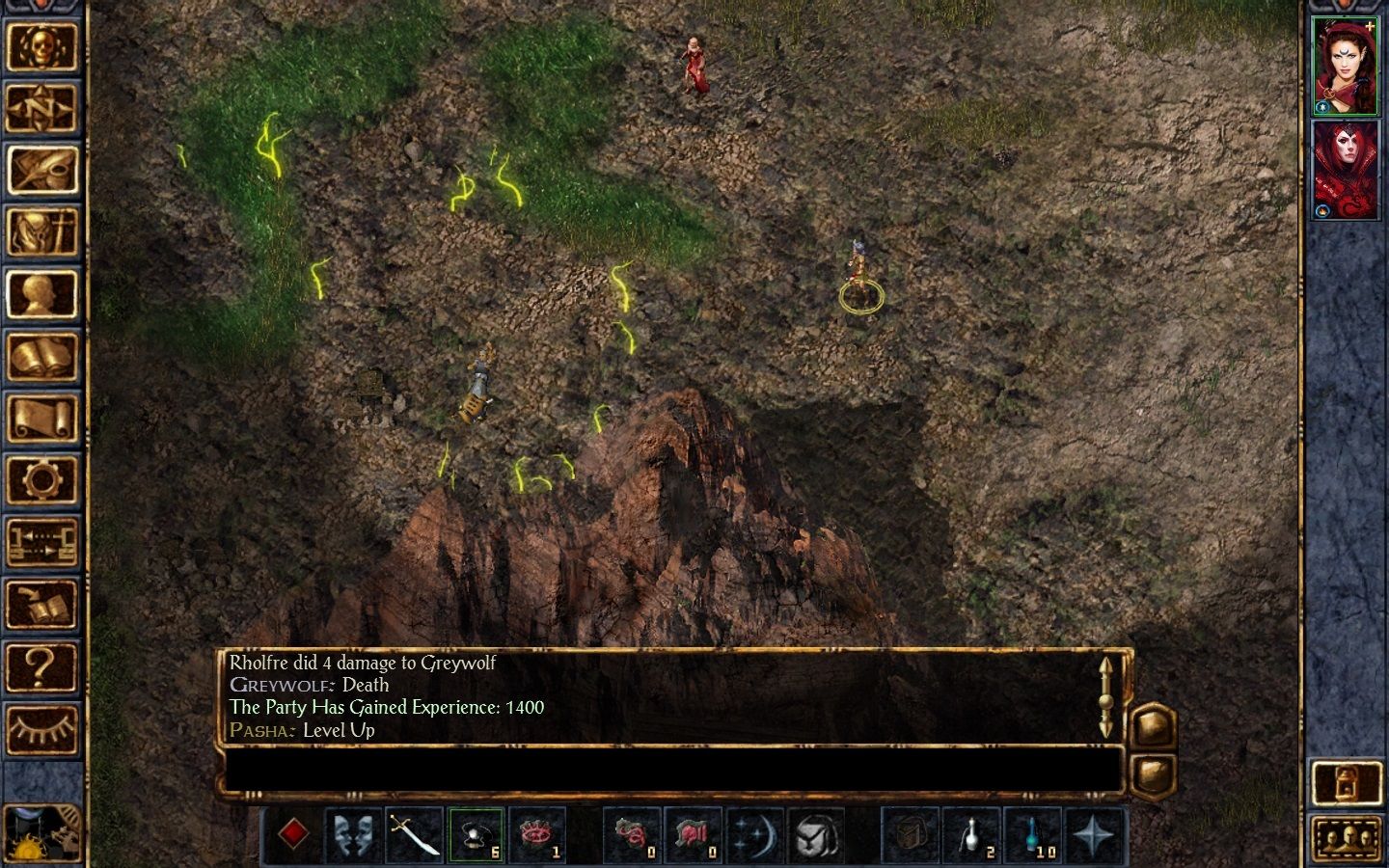Screen dimensions: 1389x868
Task: Open the crescent moon and stars spell button
Action: point(754,834)
